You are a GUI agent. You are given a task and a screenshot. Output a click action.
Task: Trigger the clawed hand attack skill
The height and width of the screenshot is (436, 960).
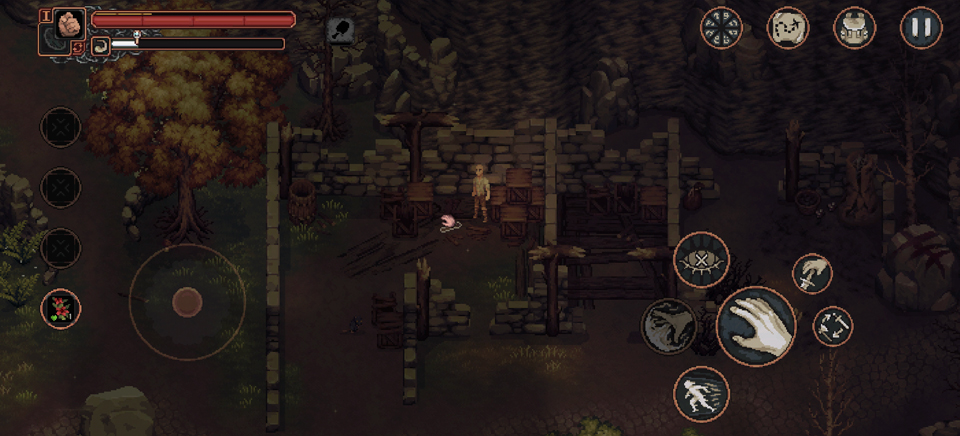click(x=669, y=326)
